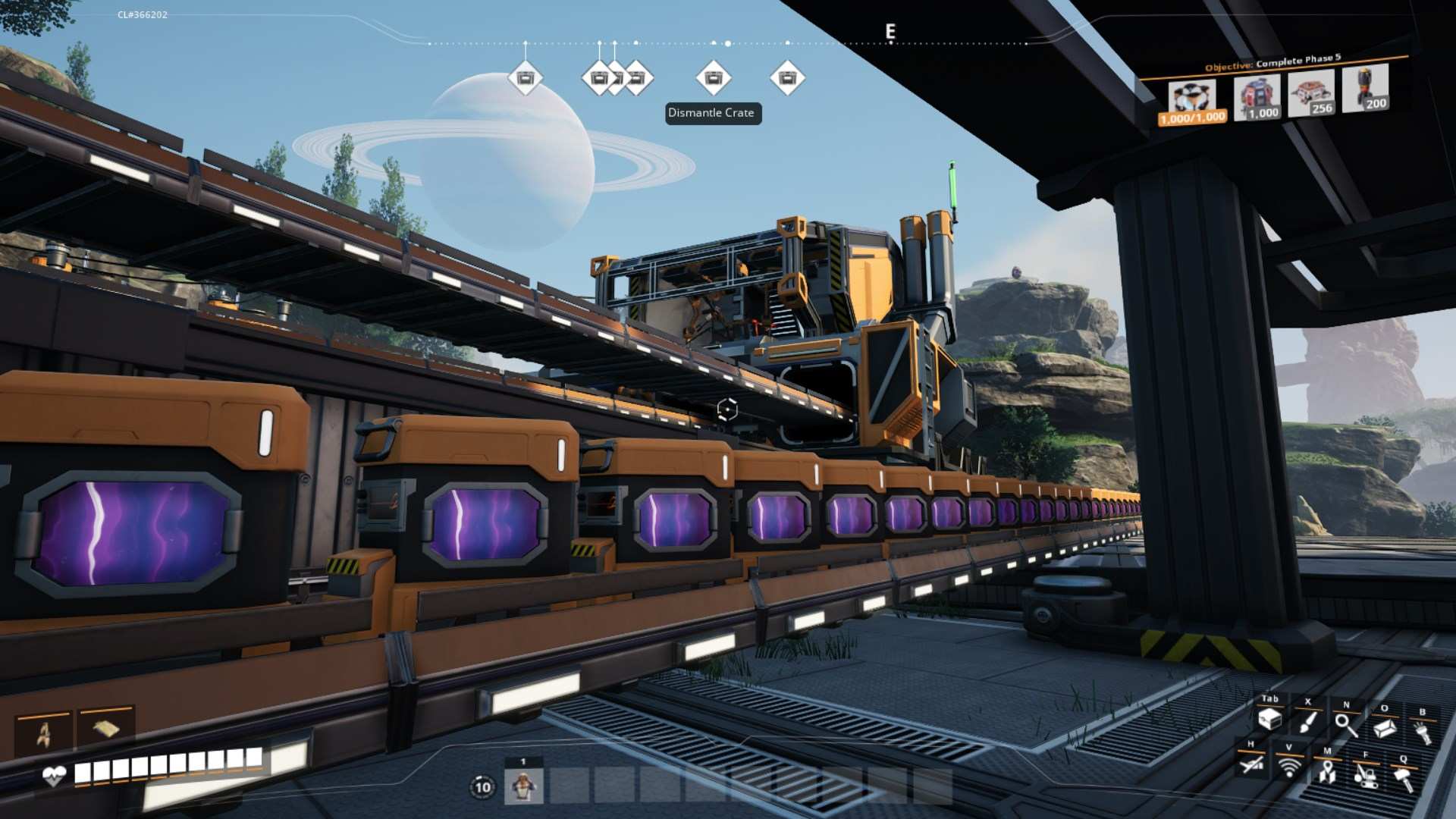Open the build menu hammer icon
Viewport: 1456px width, 819px height.
(1404, 778)
